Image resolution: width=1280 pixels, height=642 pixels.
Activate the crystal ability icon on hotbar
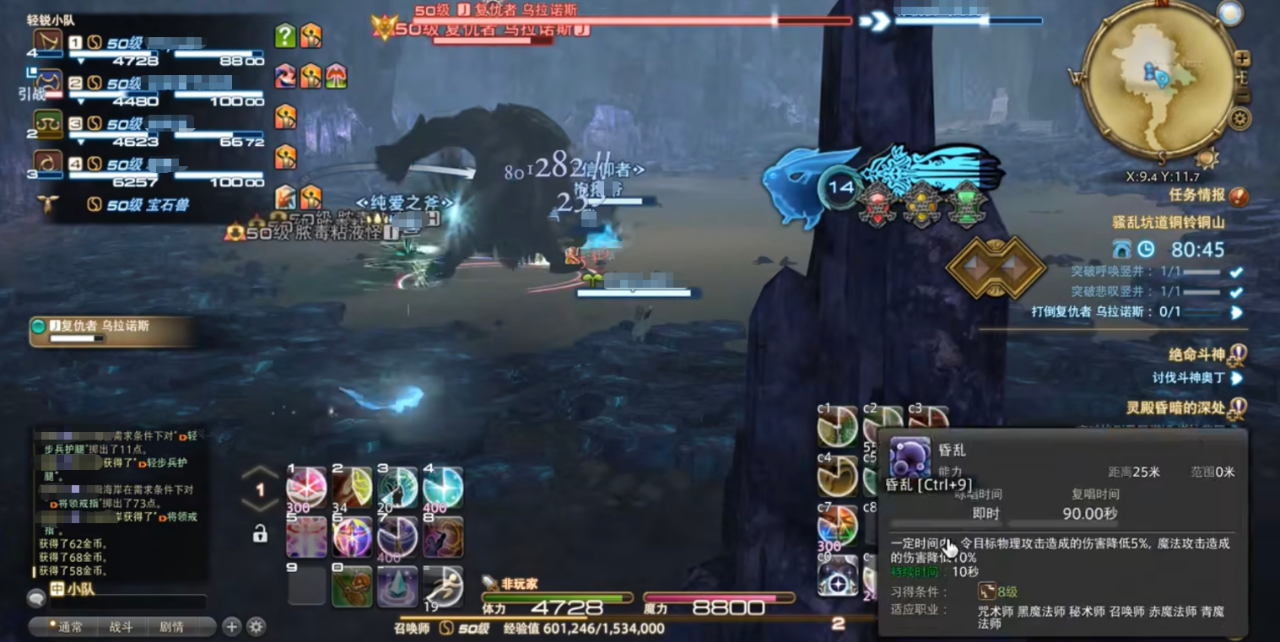click(x=397, y=586)
